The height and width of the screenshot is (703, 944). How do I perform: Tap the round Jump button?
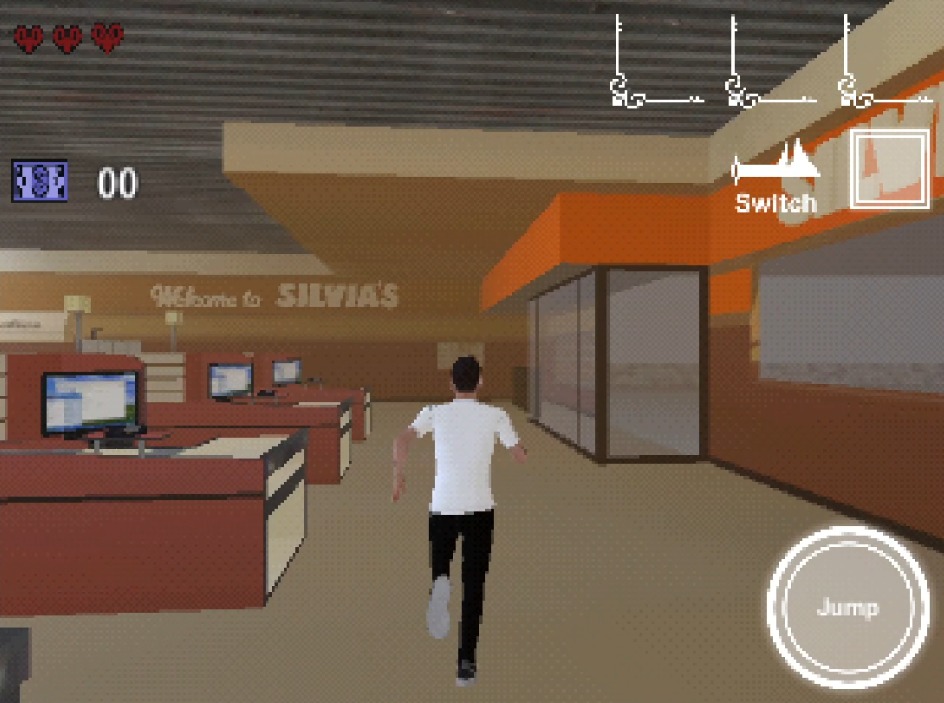[x=846, y=607]
